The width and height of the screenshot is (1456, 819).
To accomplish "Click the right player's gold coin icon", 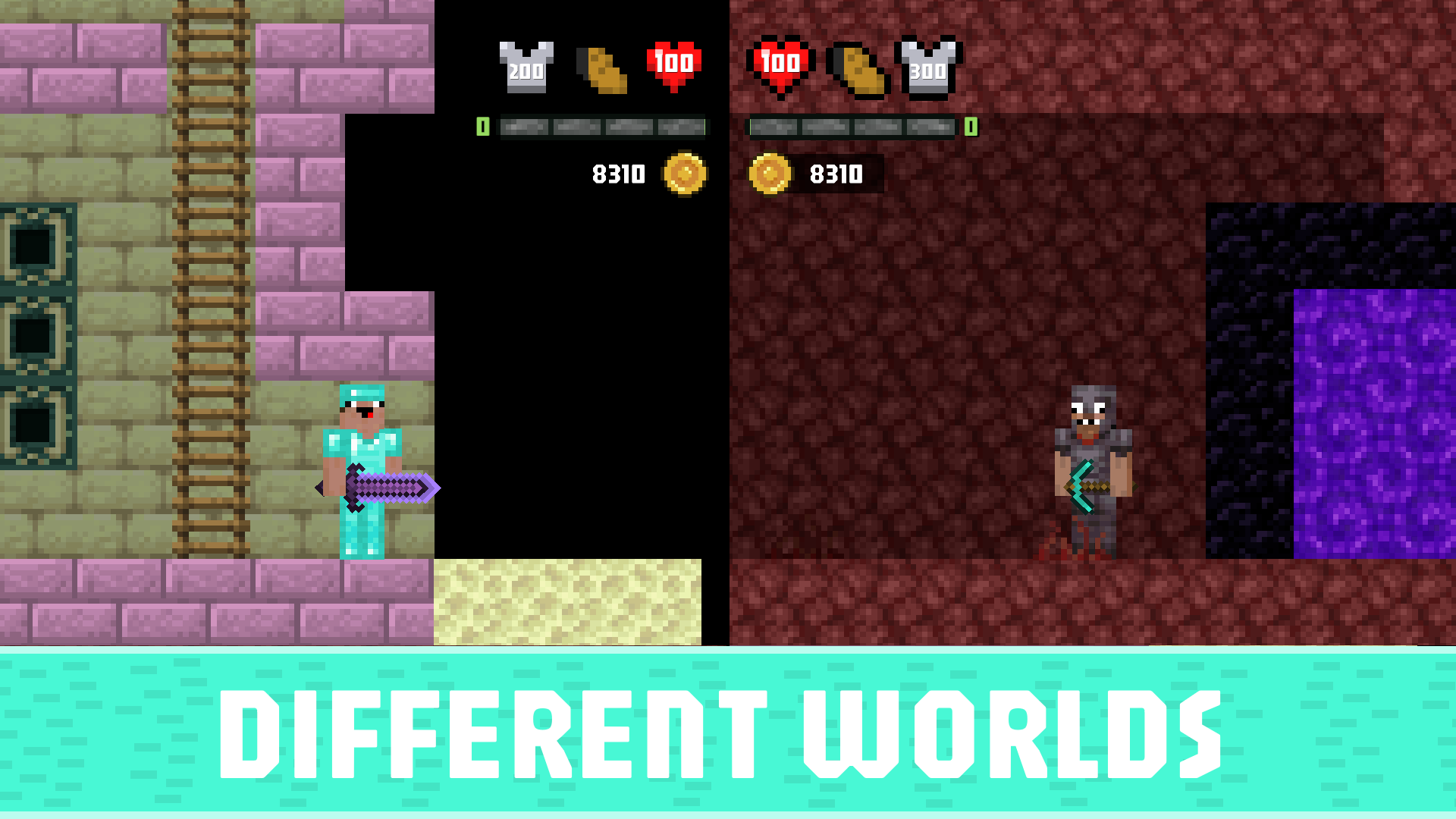I will tap(772, 174).
